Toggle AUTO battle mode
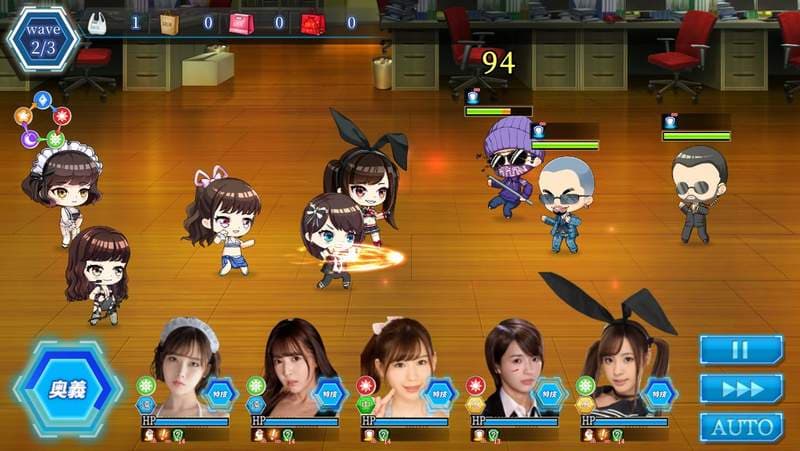Image resolution: width=800 pixels, height=451 pixels. (740, 427)
